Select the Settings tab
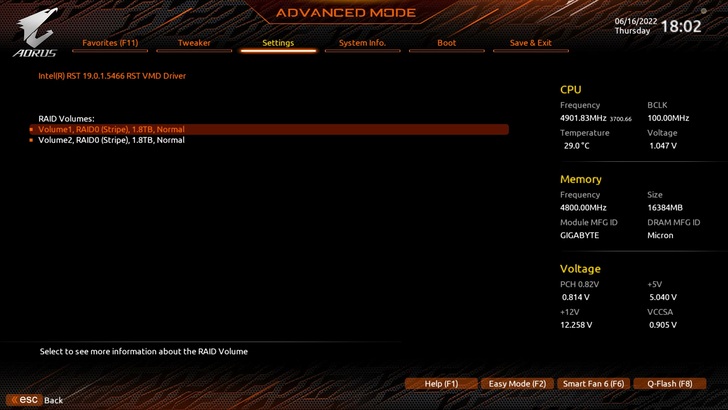The width and height of the screenshot is (728, 410). point(278,43)
